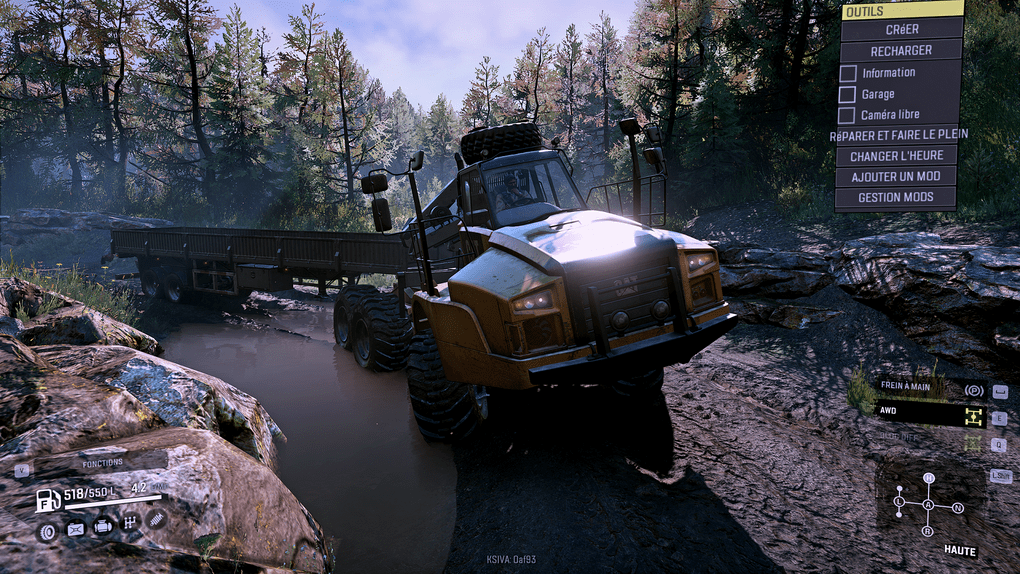Open the FONCTIONS panel
Viewport: 1020px width, 574px height.
click(x=102, y=463)
